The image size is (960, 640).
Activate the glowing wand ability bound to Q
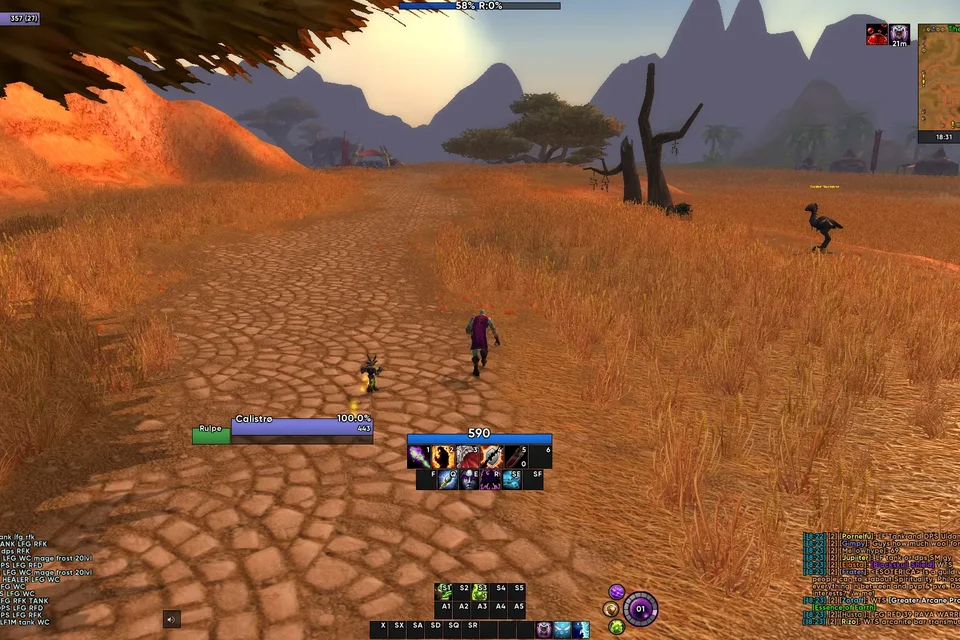click(445, 480)
